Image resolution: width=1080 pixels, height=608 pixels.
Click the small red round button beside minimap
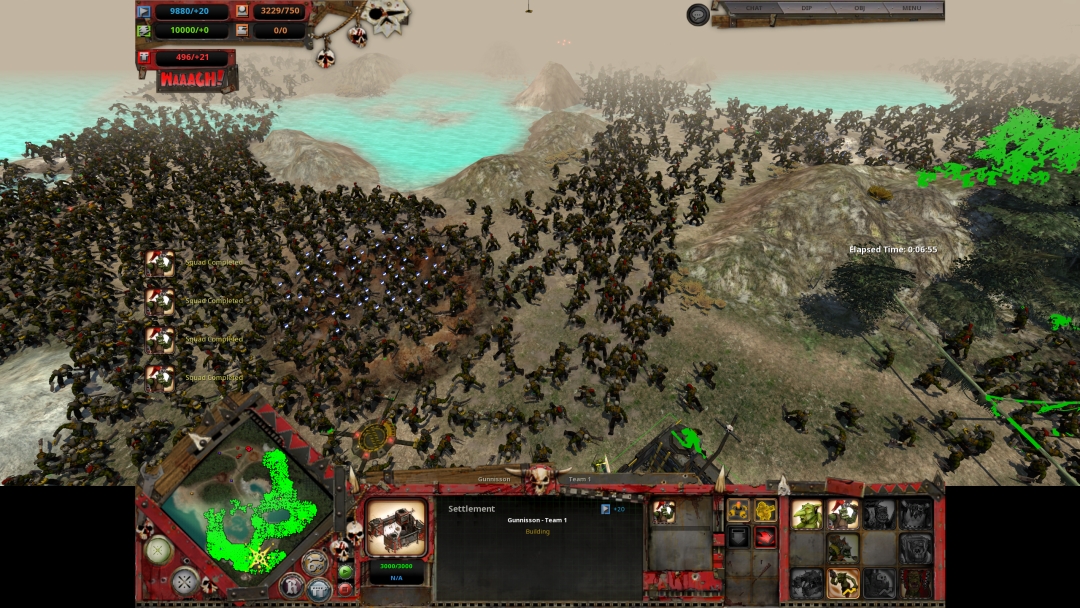point(346,588)
